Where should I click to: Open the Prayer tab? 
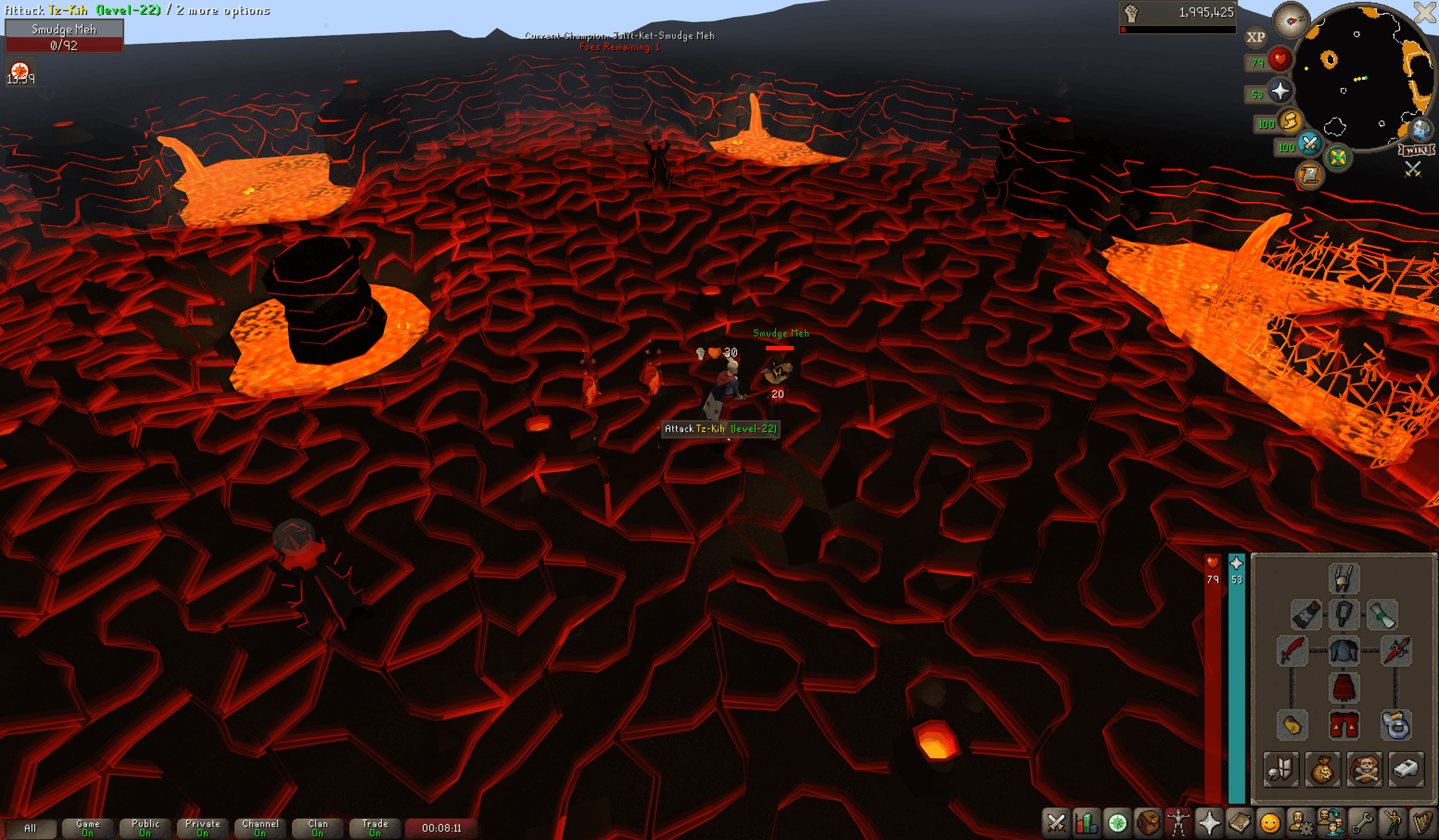[1209, 823]
